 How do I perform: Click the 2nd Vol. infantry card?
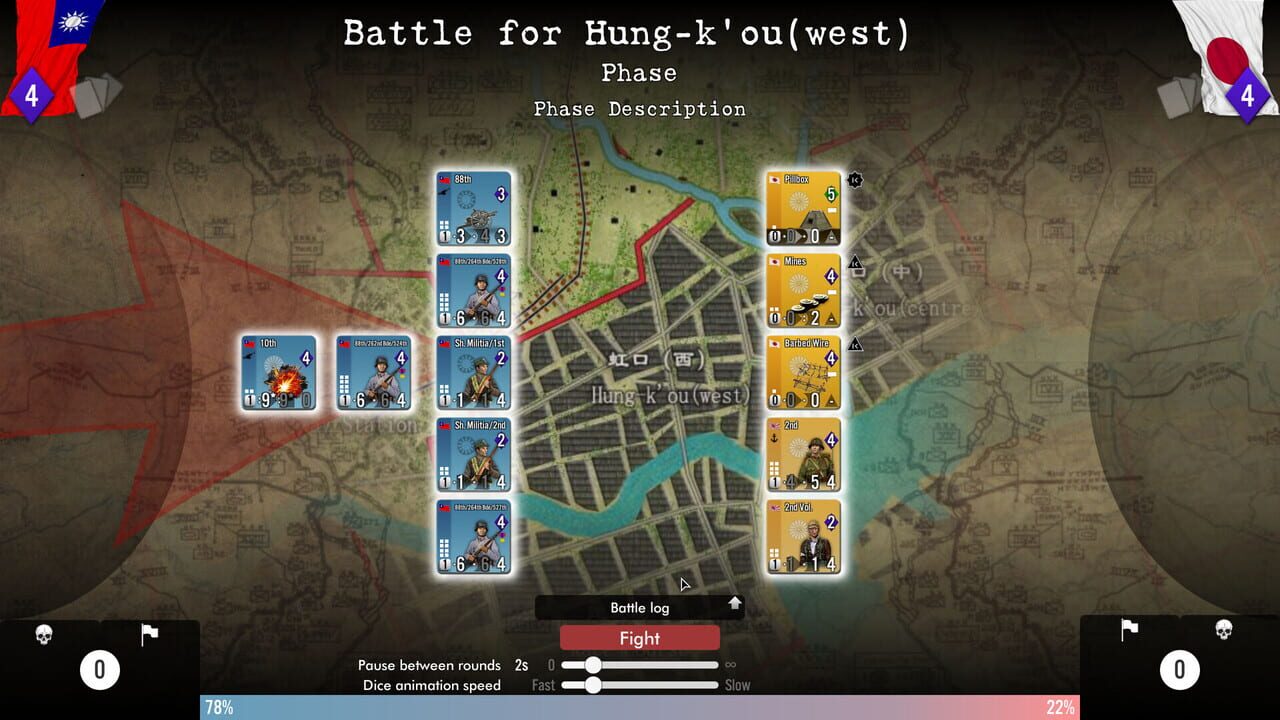click(803, 536)
